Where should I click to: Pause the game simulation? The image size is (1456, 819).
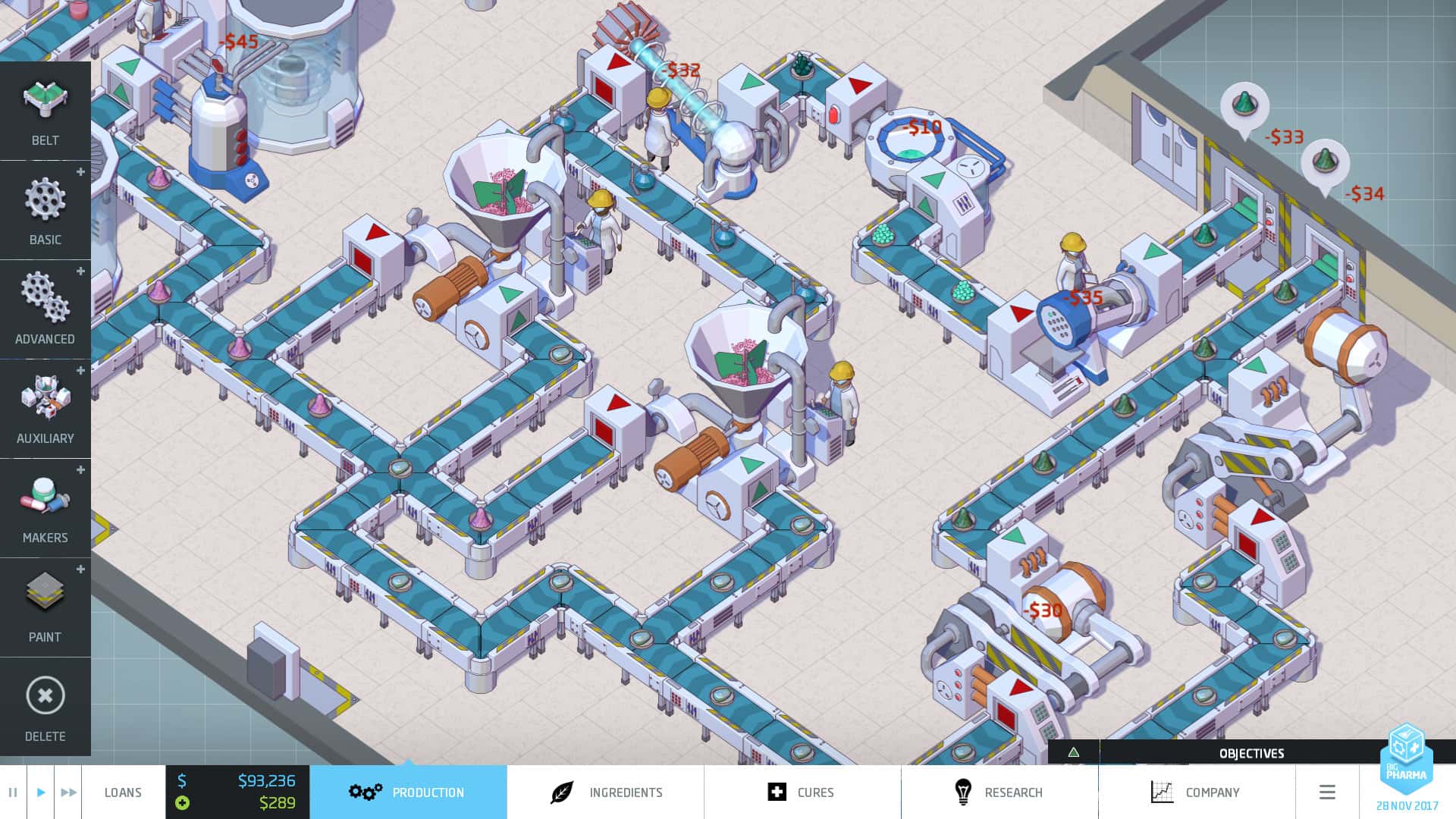tap(12, 792)
